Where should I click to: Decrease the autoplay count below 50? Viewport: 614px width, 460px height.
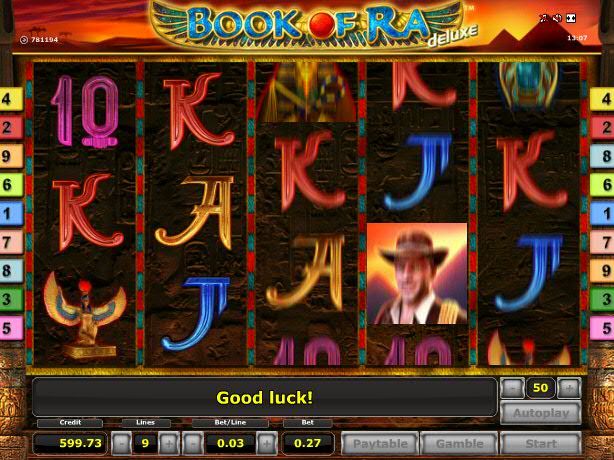point(511,387)
